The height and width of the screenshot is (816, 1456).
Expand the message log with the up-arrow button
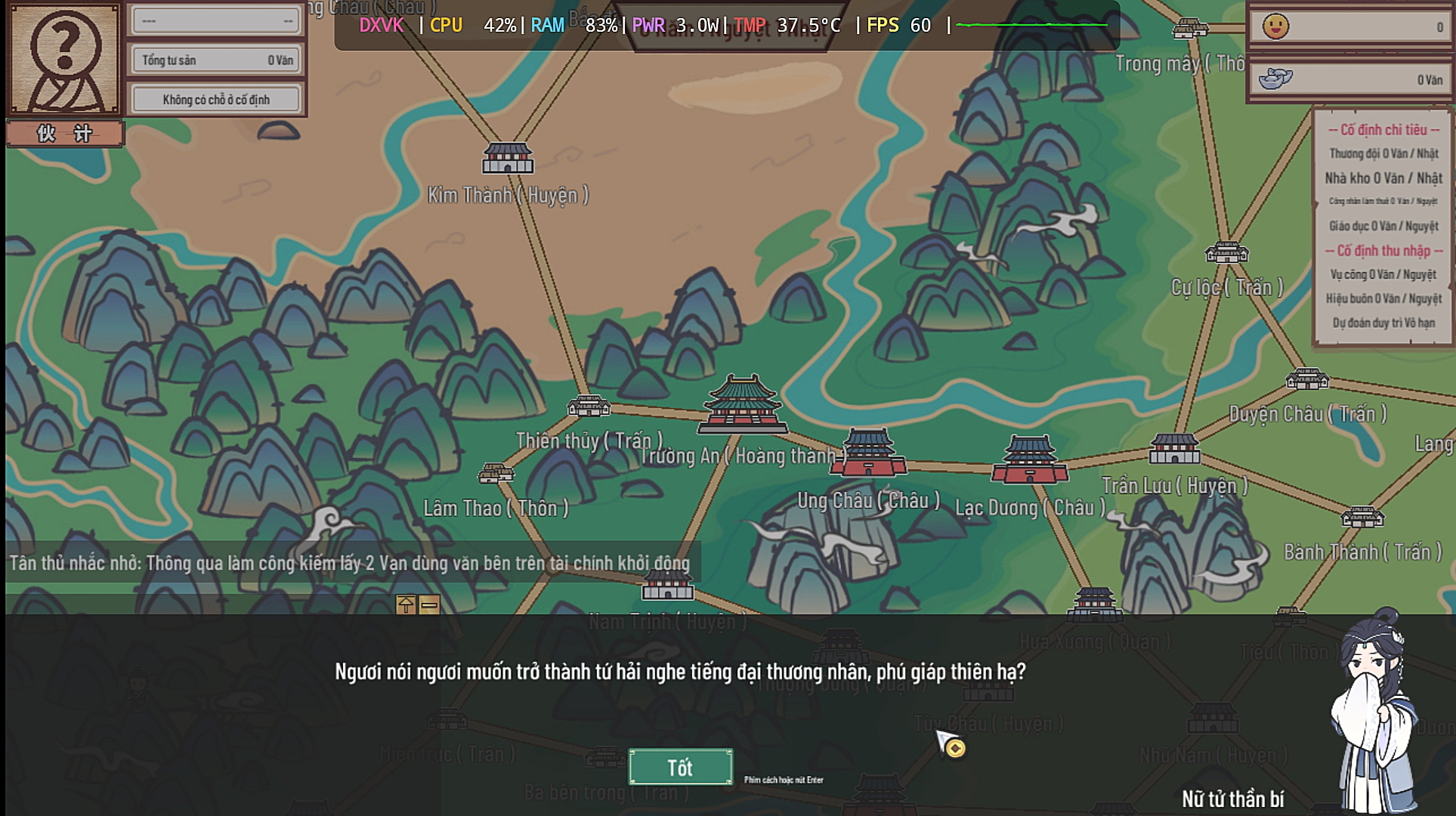point(406,604)
